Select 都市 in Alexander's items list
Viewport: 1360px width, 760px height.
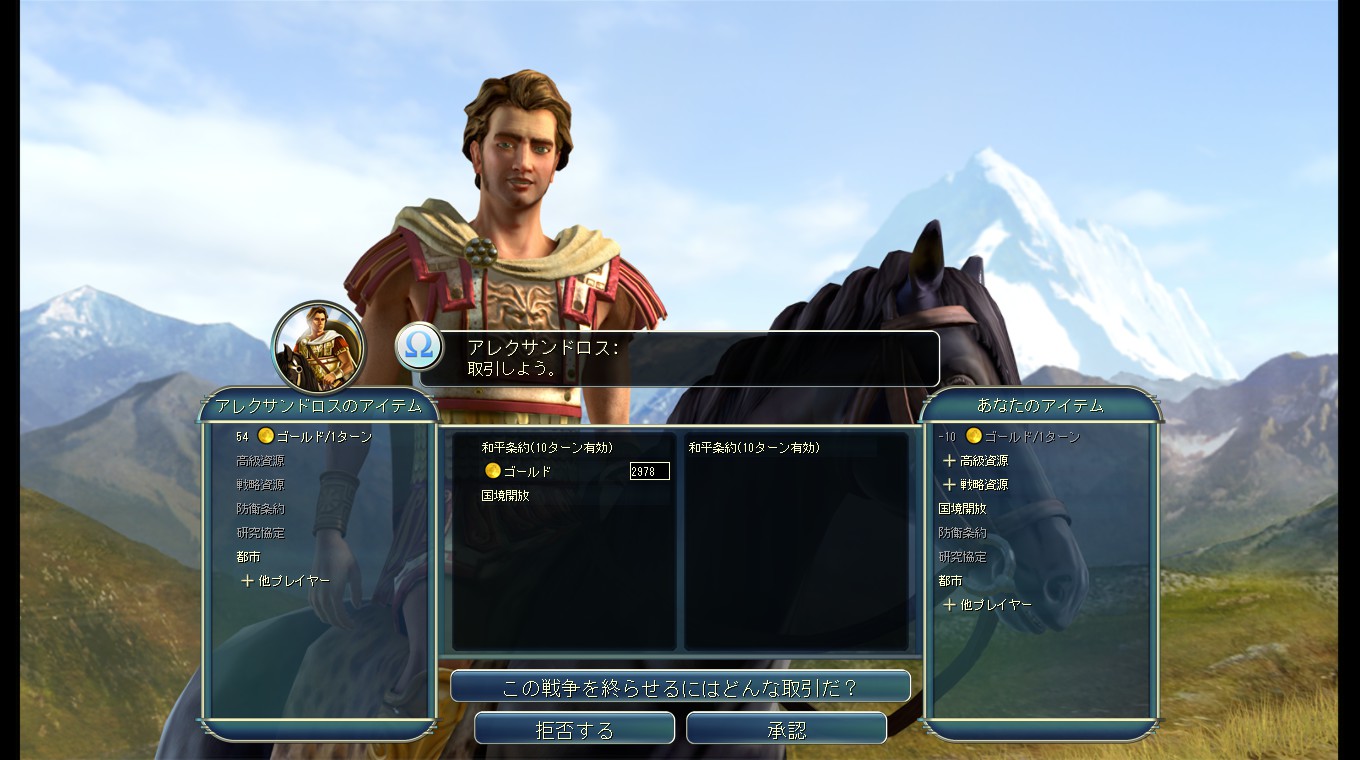point(248,557)
